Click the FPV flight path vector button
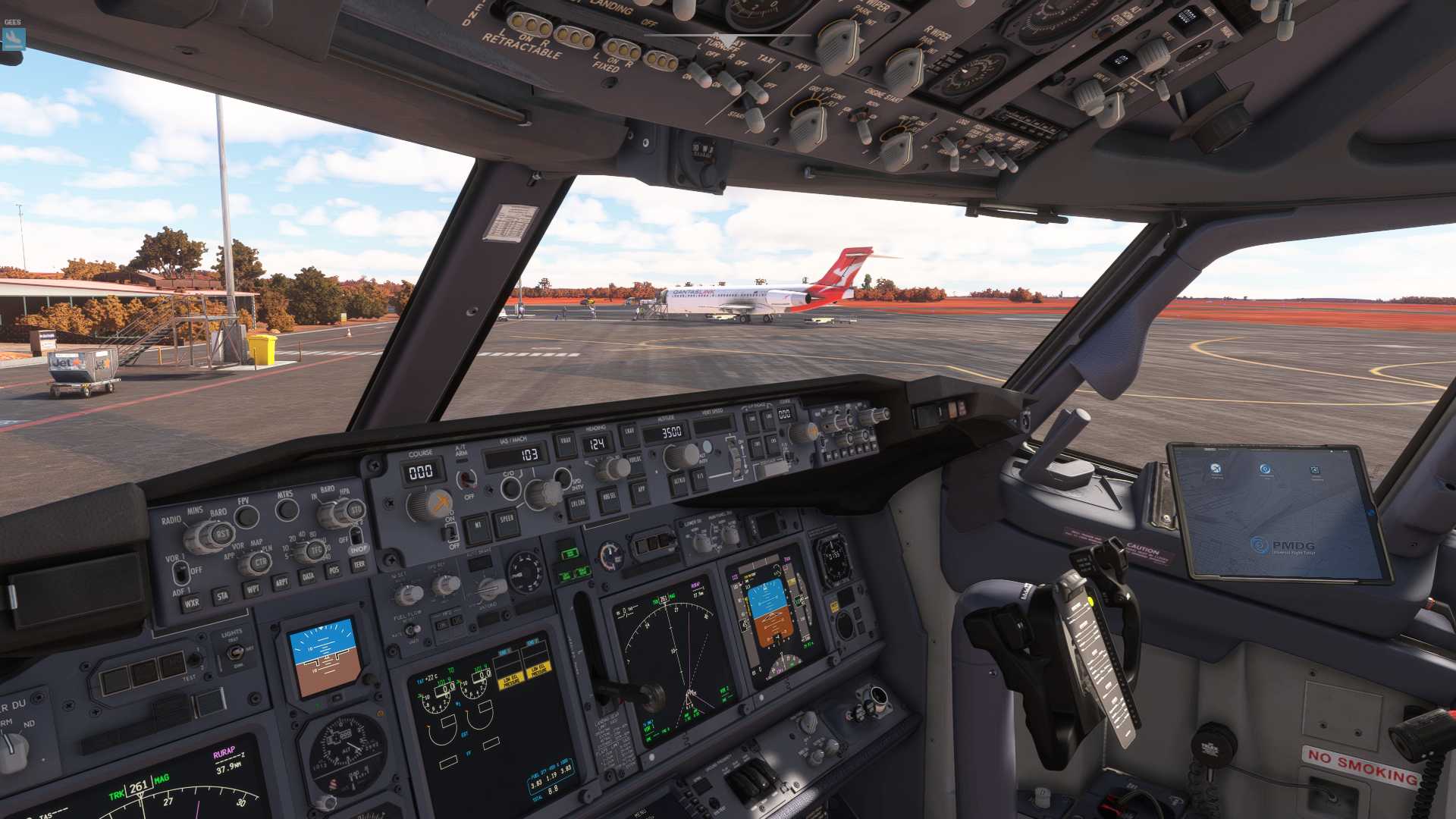The image size is (1456, 819). click(246, 517)
